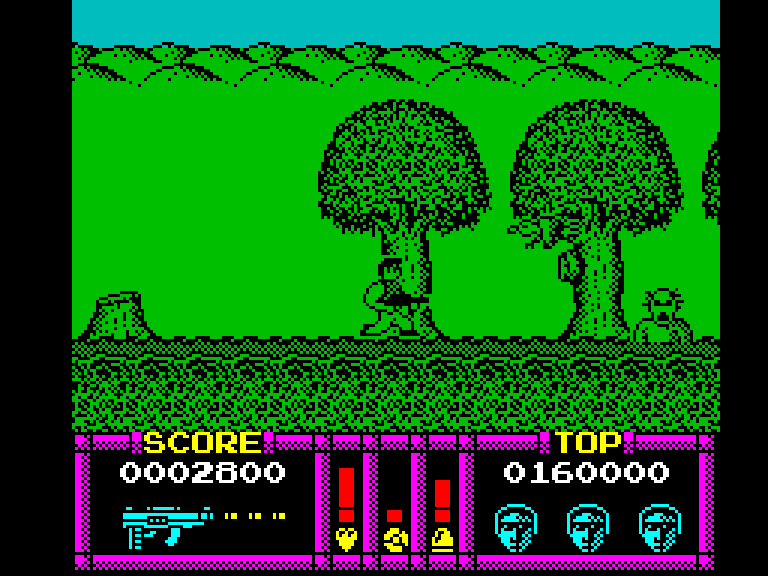This screenshot has height=576, width=768.
Task: Click the yellow heart health icon
Action: (346, 539)
